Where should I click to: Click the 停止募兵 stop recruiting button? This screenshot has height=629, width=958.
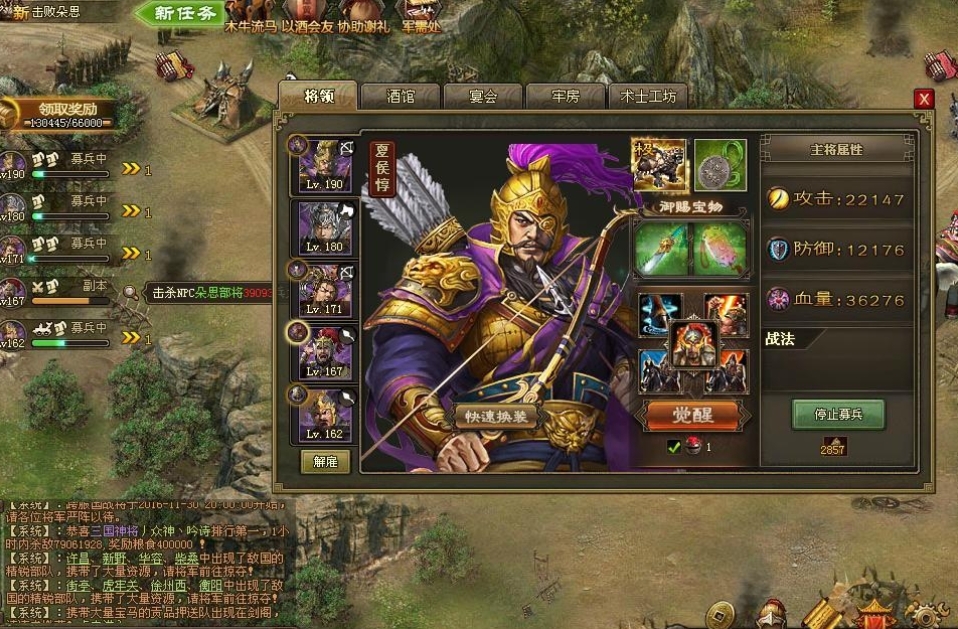838,414
